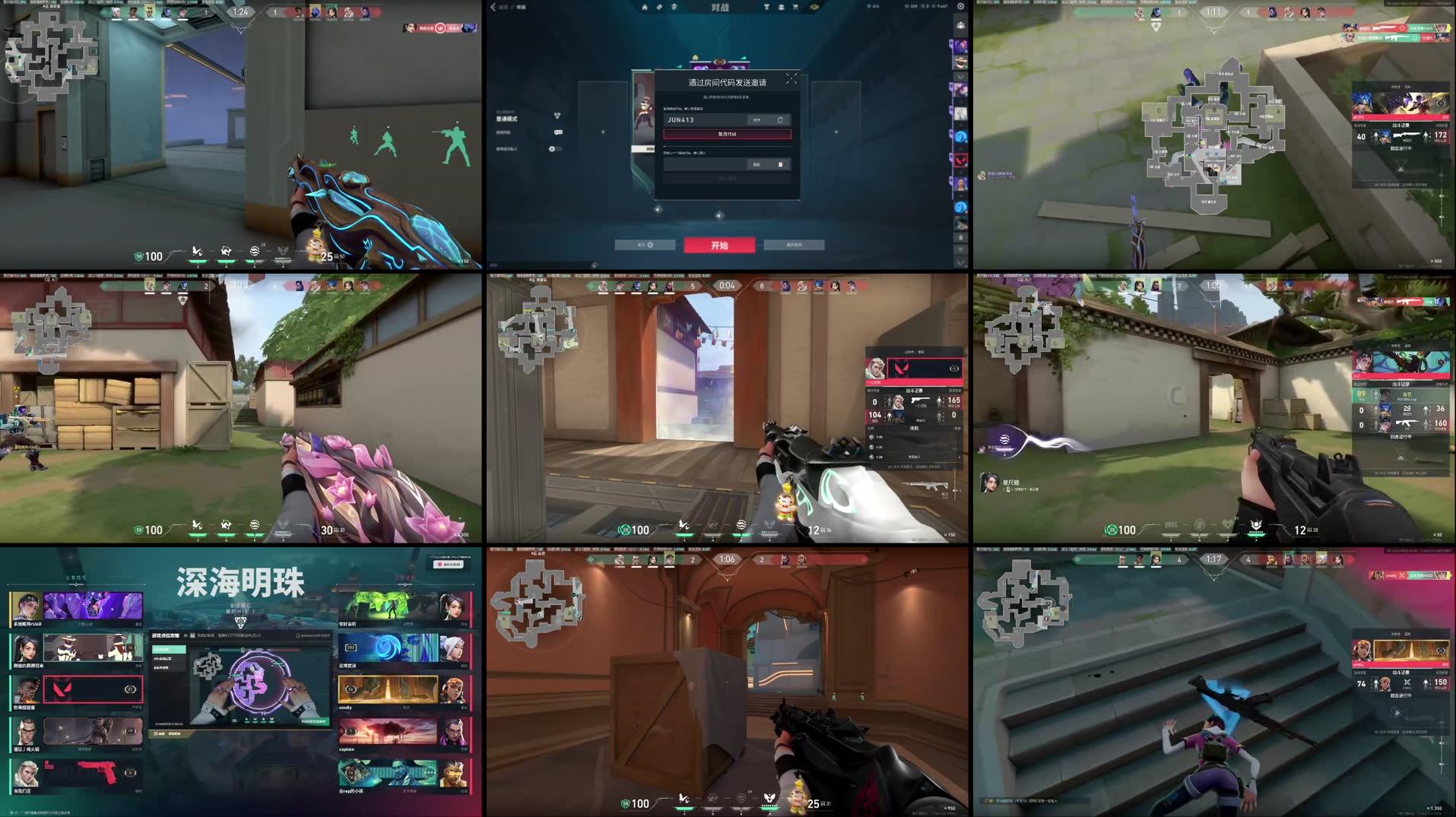The image size is (1456, 817).
Task: Copy the JUN413 room code via the clipboard icon
Action: (x=779, y=120)
